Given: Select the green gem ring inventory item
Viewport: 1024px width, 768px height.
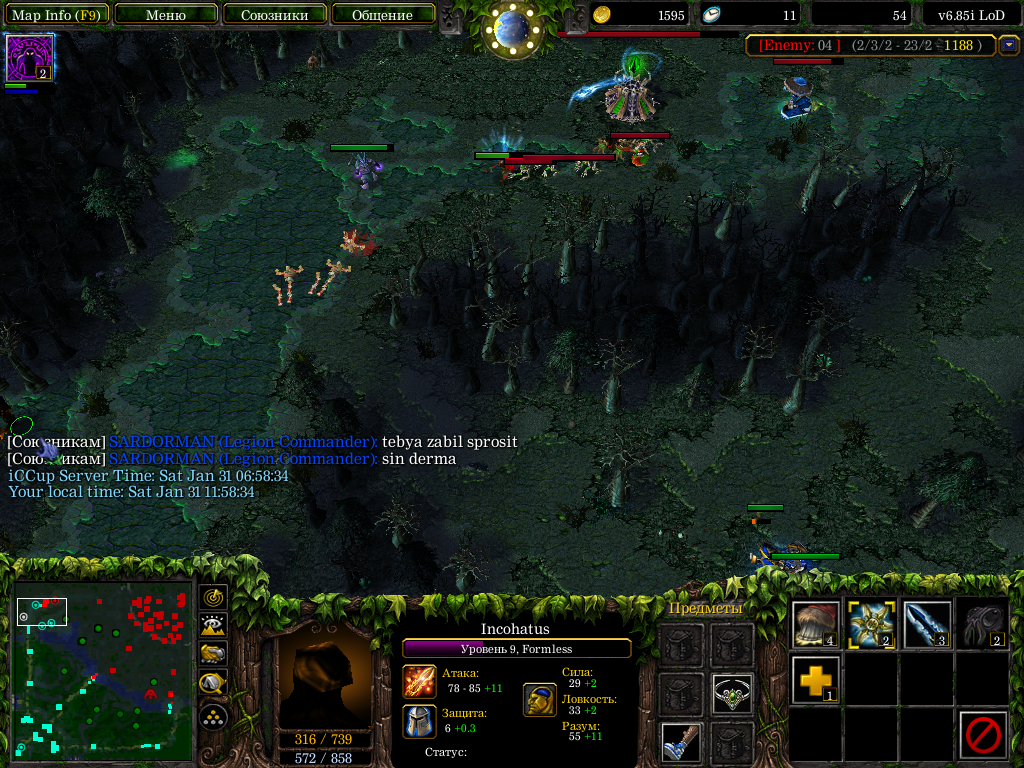Looking at the screenshot, I should click(732, 694).
